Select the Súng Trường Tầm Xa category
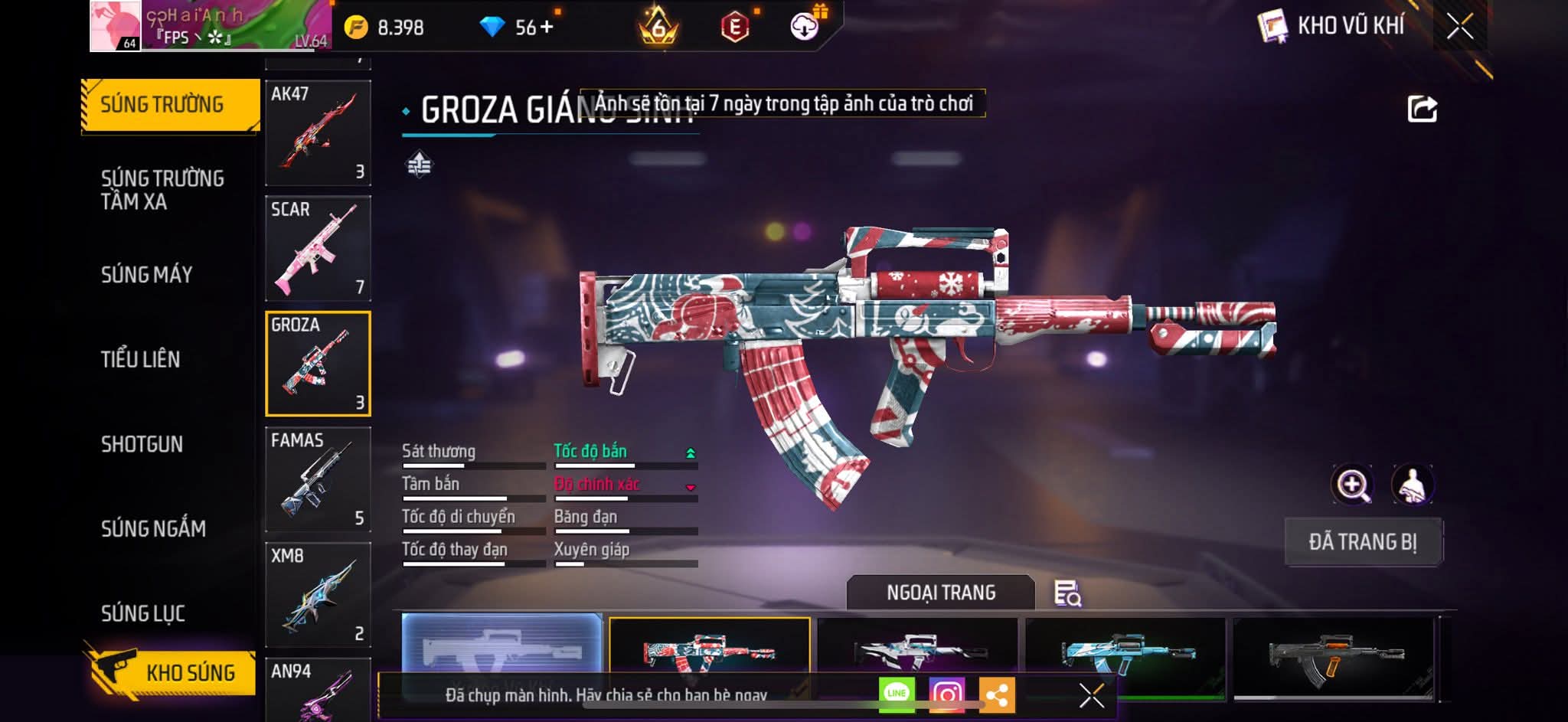This screenshot has height=722, width=1568. (162, 190)
